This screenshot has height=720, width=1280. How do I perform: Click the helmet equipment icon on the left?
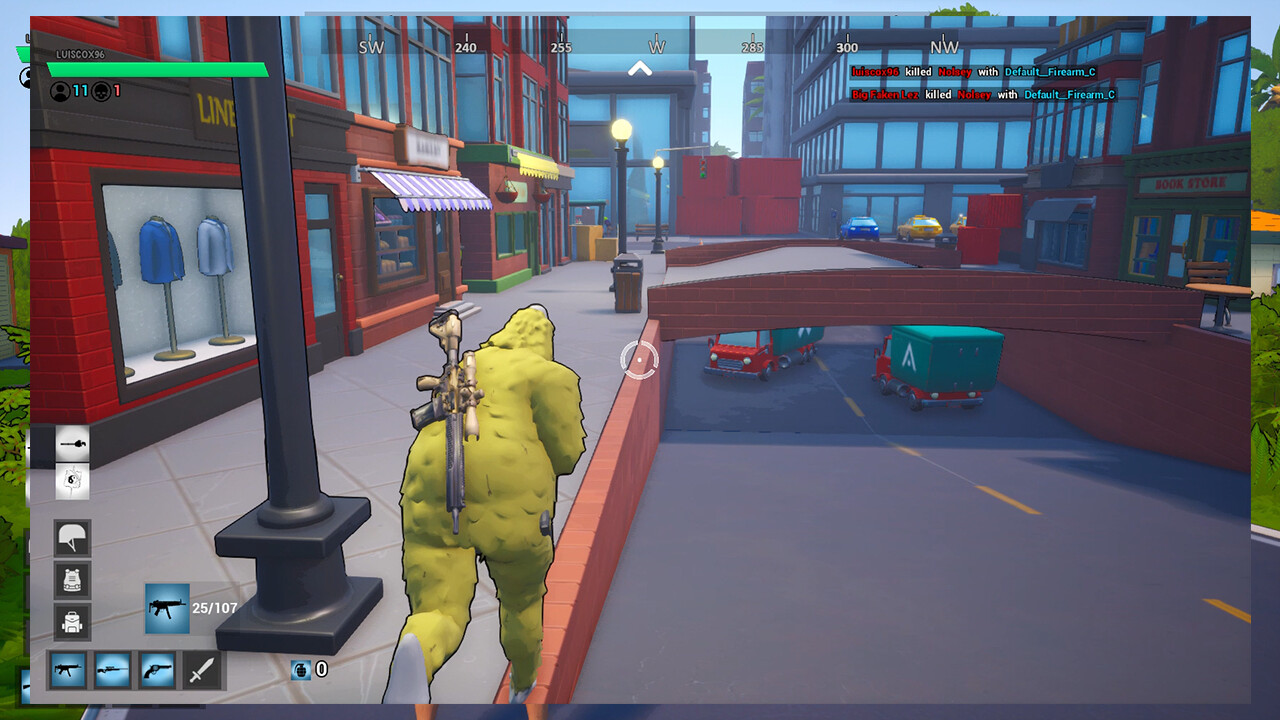[71, 539]
